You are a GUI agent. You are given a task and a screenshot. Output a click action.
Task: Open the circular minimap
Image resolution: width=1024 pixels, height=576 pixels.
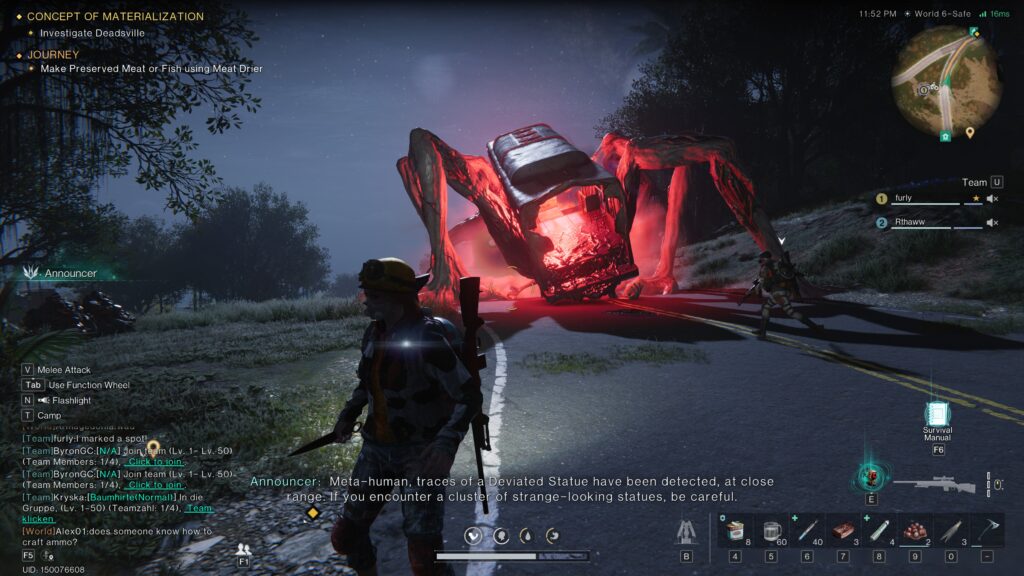tap(946, 82)
